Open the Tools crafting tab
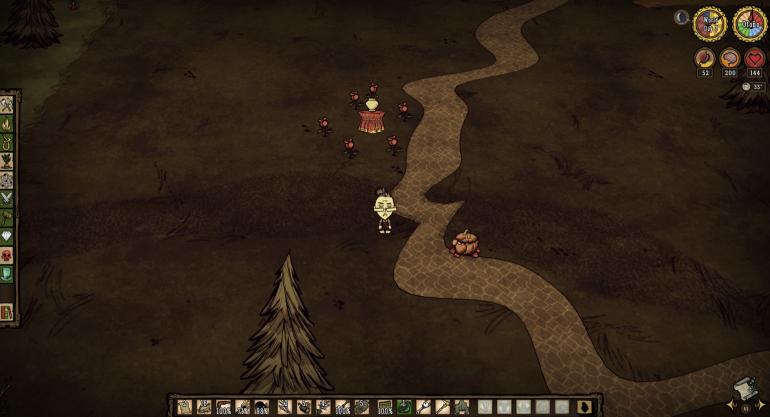Image resolution: width=770 pixels, height=417 pixels. 7,105
